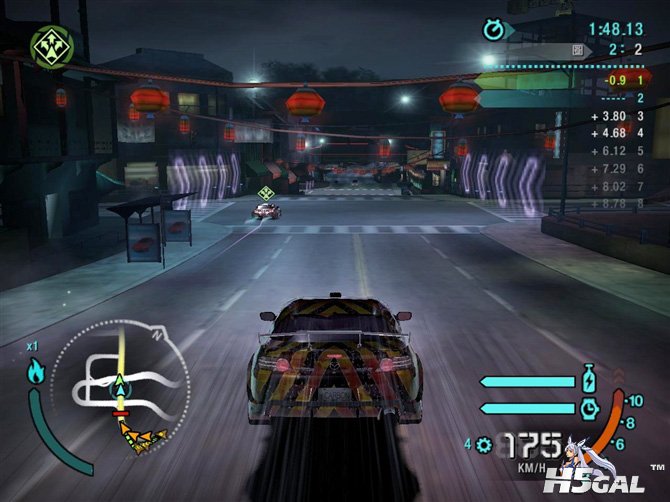Click the stopwatch icon beside the race timer
The width and height of the screenshot is (670, 502).
pos(493,29)
